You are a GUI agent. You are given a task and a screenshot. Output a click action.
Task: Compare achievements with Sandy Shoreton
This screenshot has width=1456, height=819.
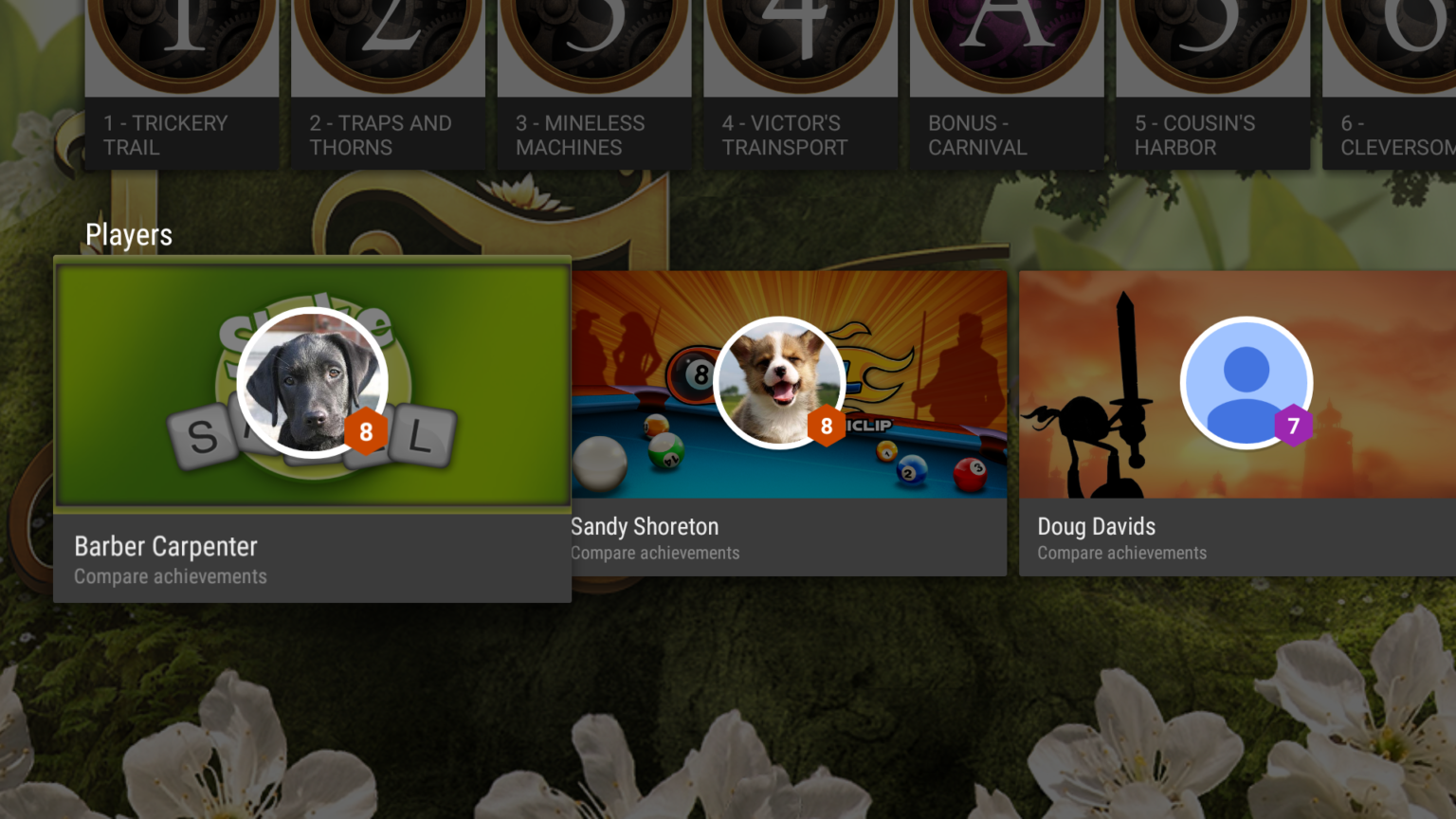[x=654, y=553]
